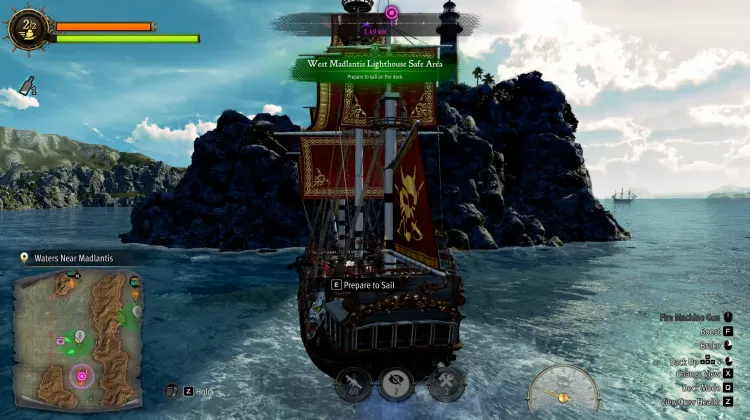Click the West Madlantis Lighthouse Safe Area banner
Screen dimensions: 750x420
[x=375, y=67]
